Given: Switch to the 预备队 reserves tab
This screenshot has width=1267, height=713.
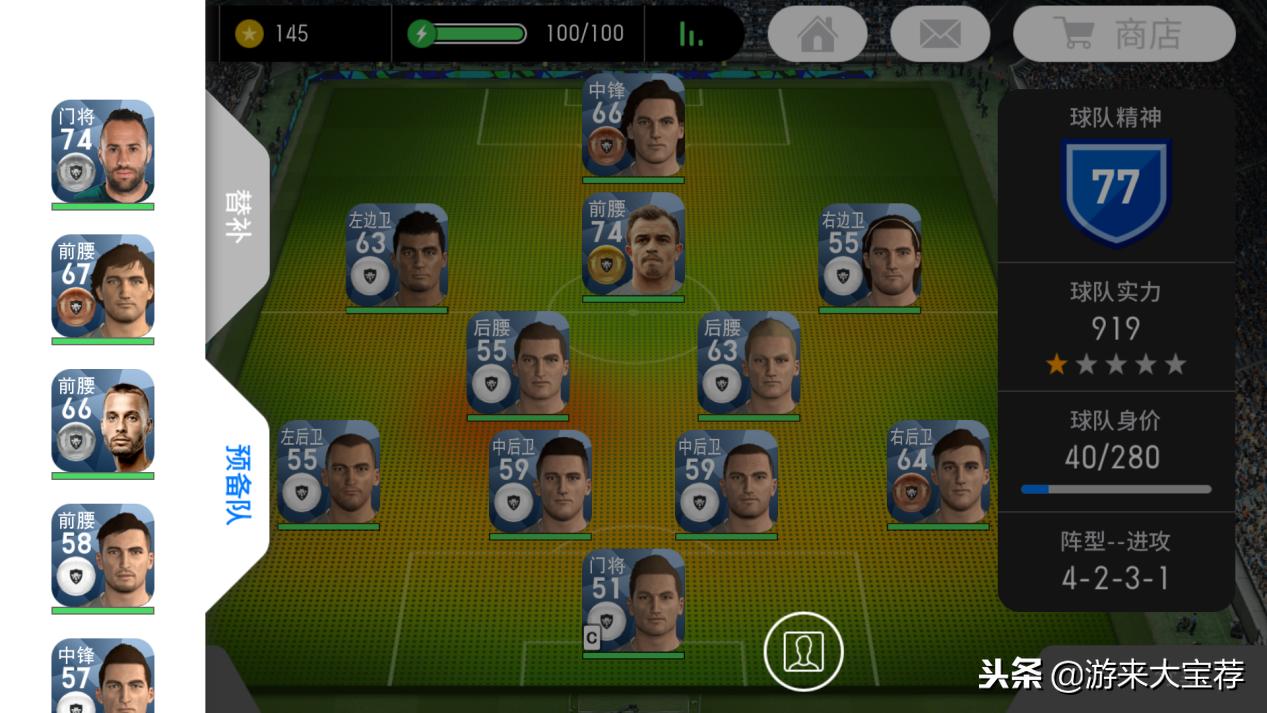Looking at the screenshot, I should point(237,483).
